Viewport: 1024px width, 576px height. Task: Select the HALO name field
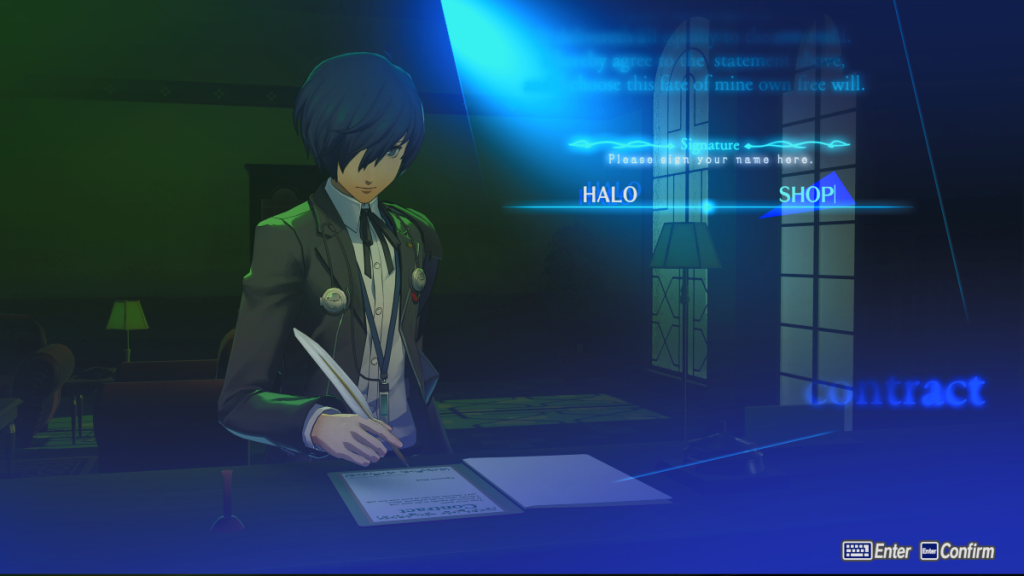point(609,195)
